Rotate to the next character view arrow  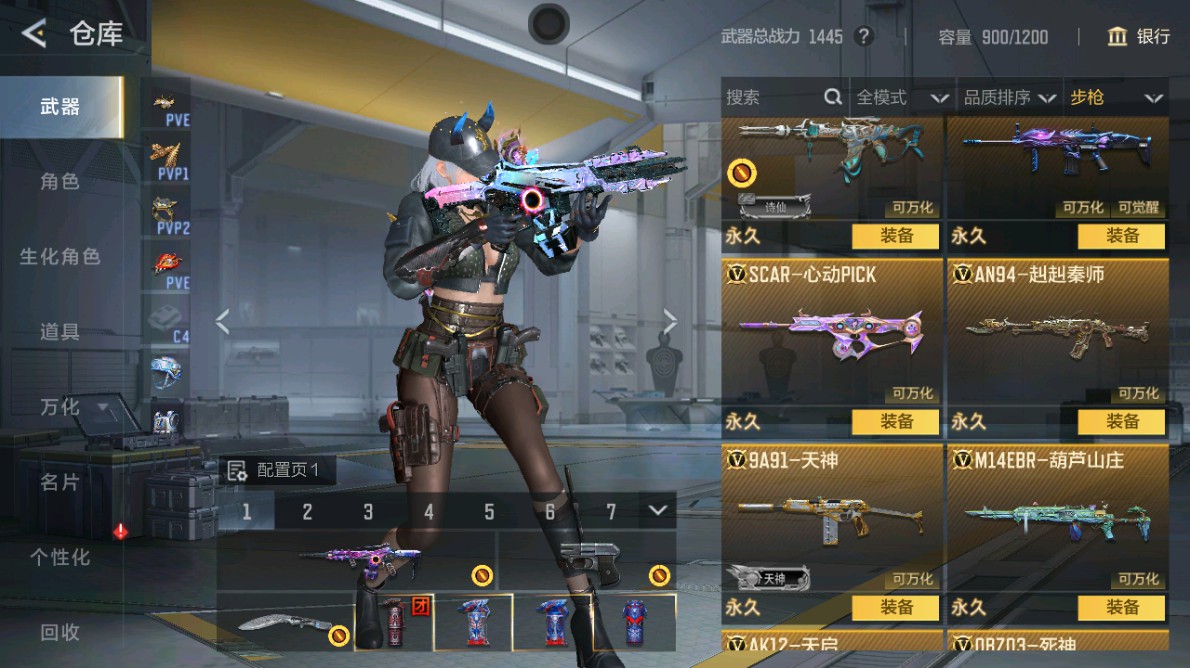point(669,321)
